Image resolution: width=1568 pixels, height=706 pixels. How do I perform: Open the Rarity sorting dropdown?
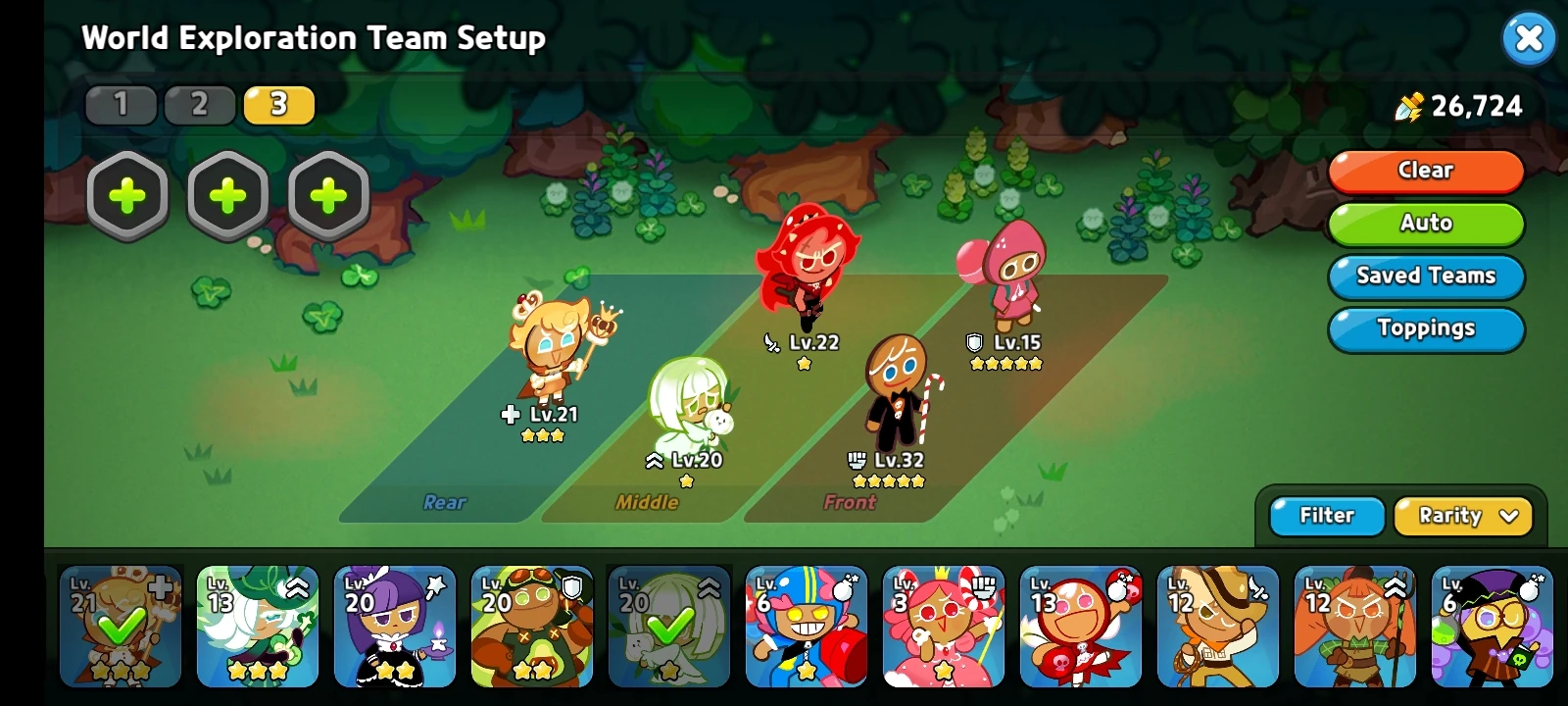1462,516
